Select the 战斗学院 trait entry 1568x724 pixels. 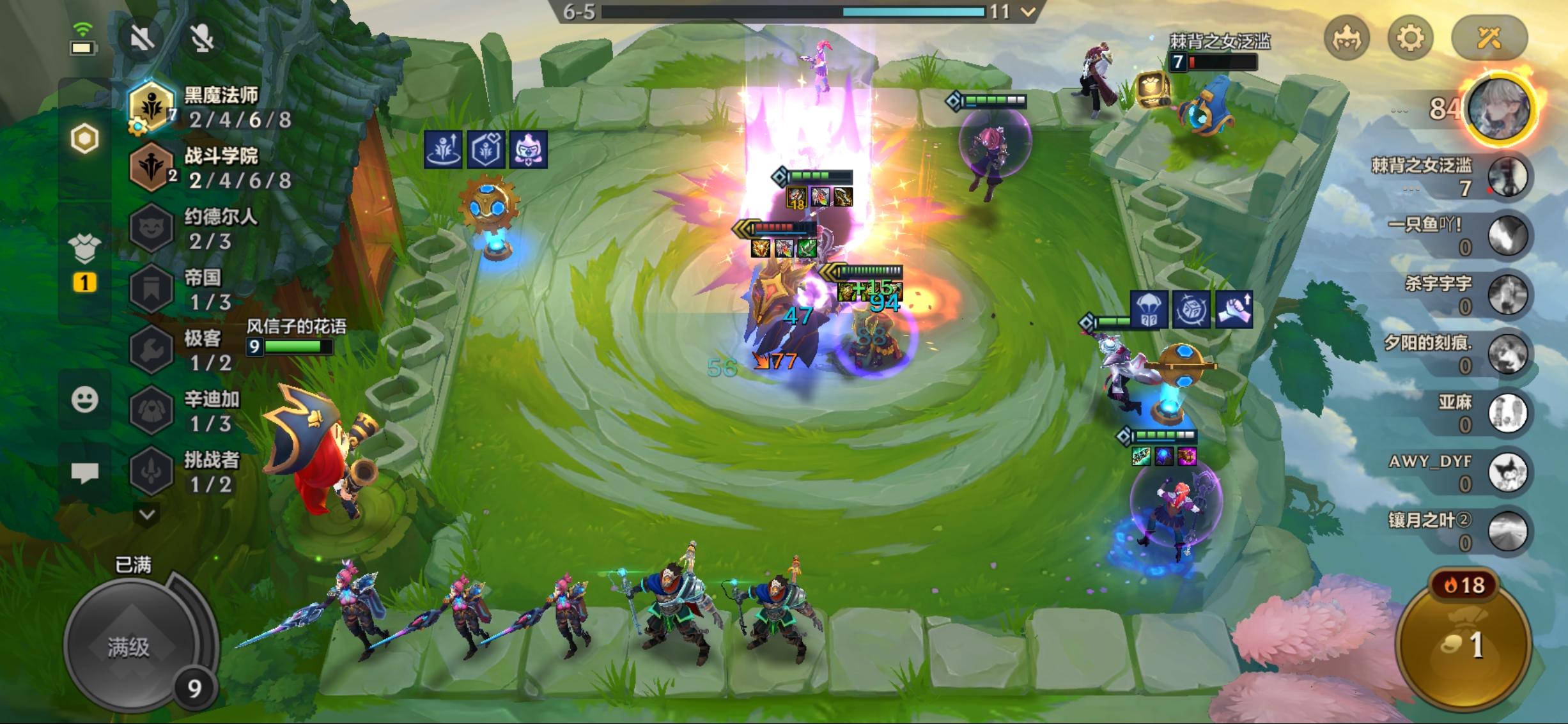point(211,167)
